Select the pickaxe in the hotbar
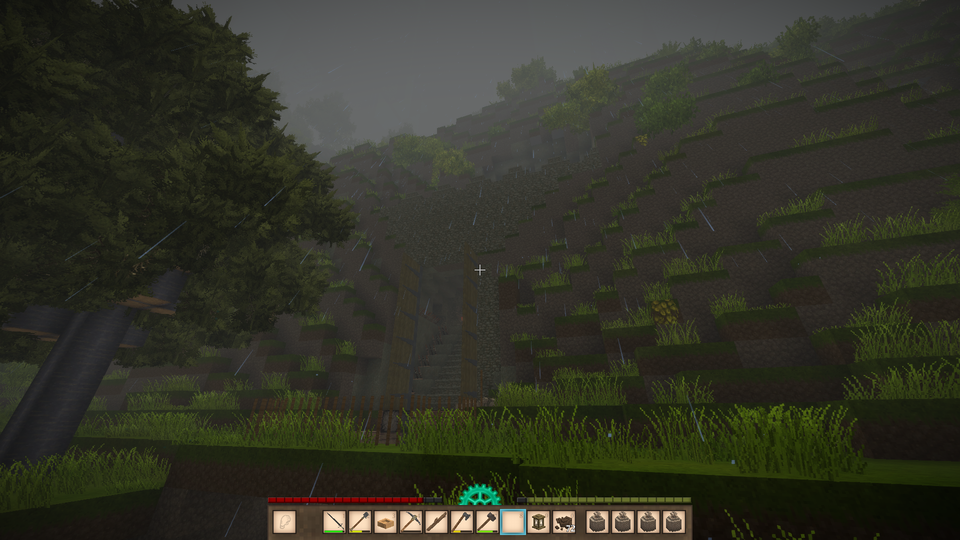This screenshot has height=540, width=960. [x=411, y=521]
